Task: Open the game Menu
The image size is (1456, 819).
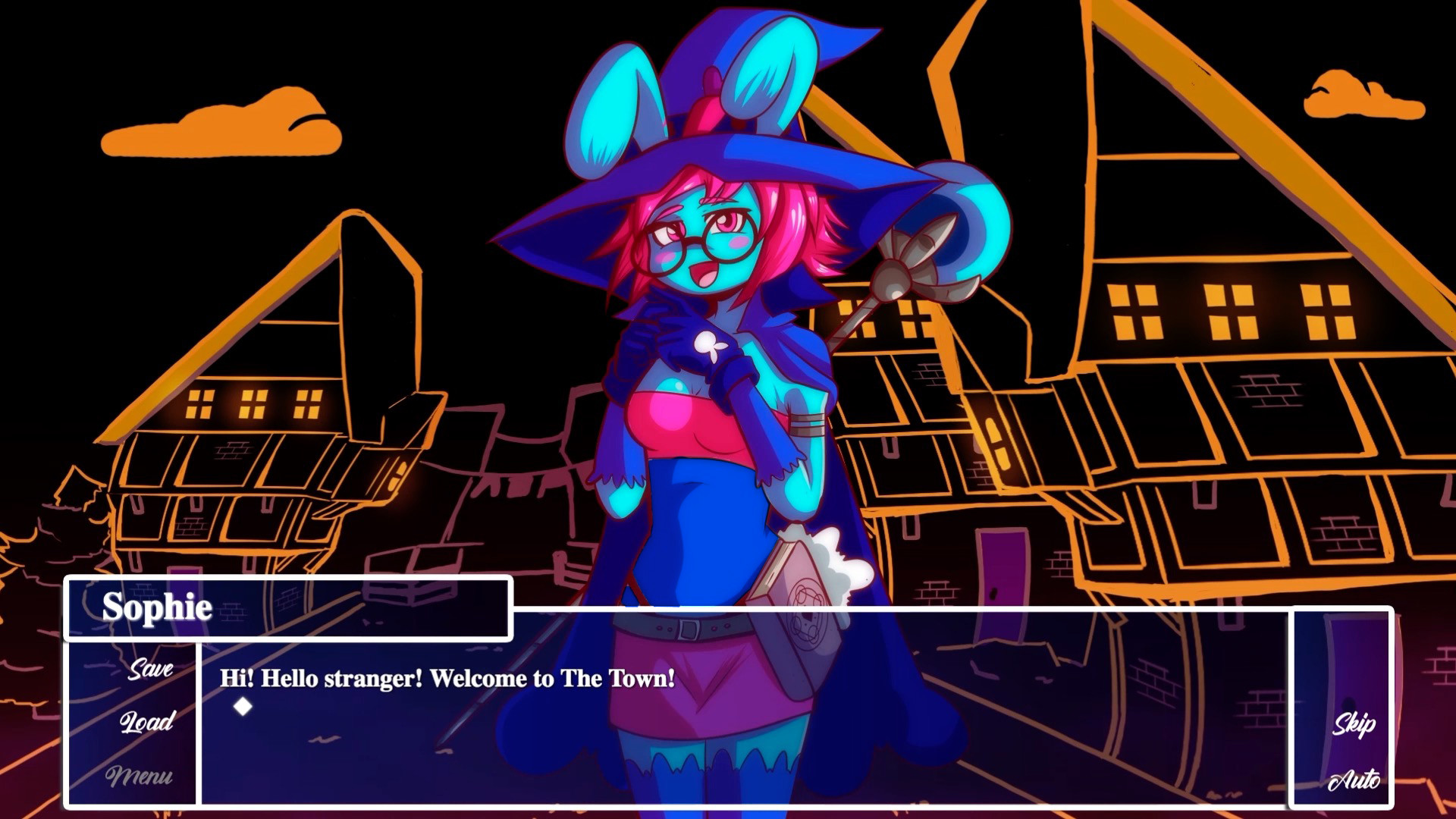Action: (140, 776)
